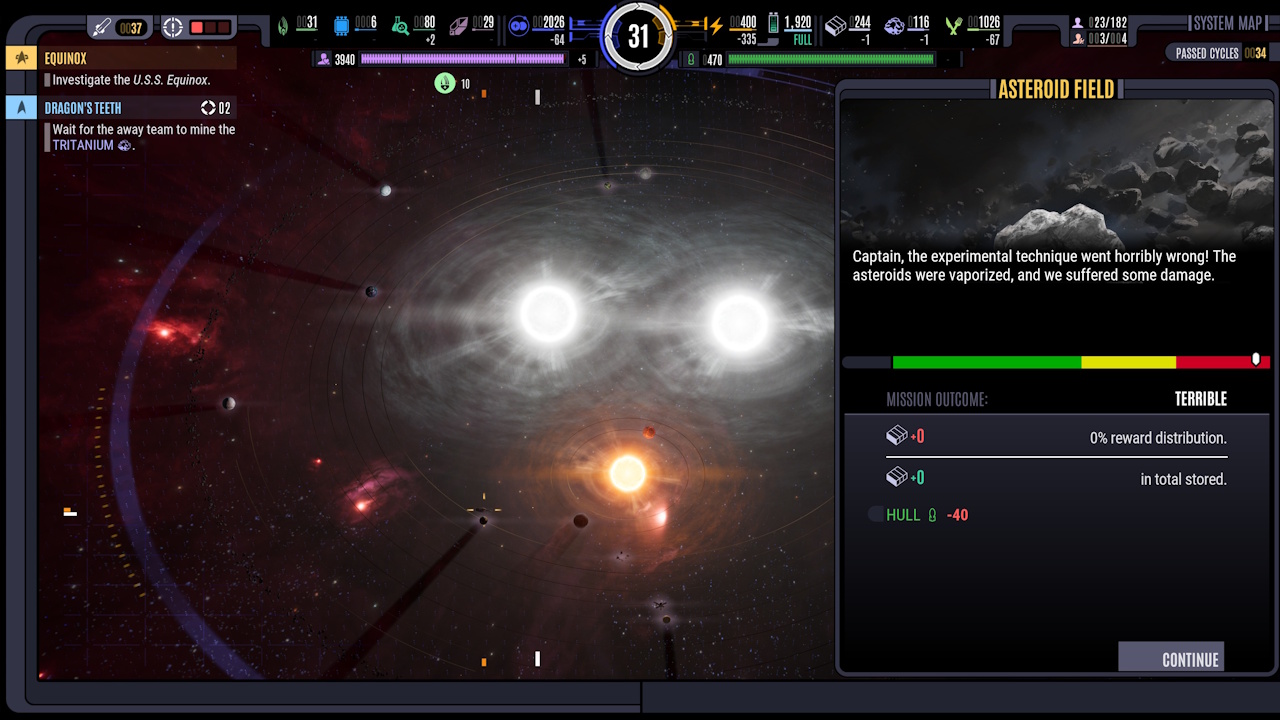Screen dimensions: 1280x720
Task: Toggle the hull indicator next to -40
Action: 875,514
